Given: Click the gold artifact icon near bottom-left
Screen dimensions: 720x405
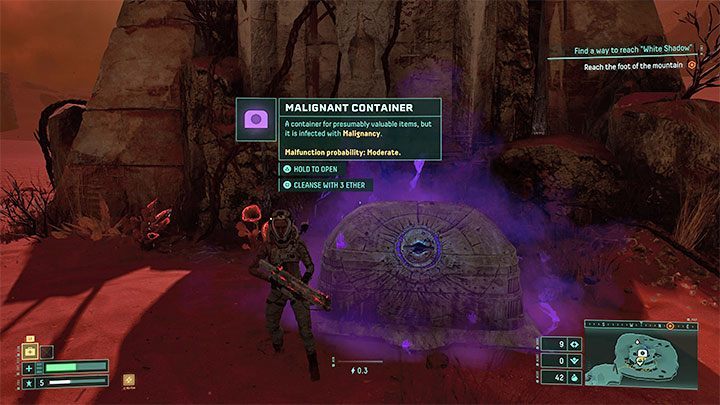Looking at the screenshot, I should (129, 380).
